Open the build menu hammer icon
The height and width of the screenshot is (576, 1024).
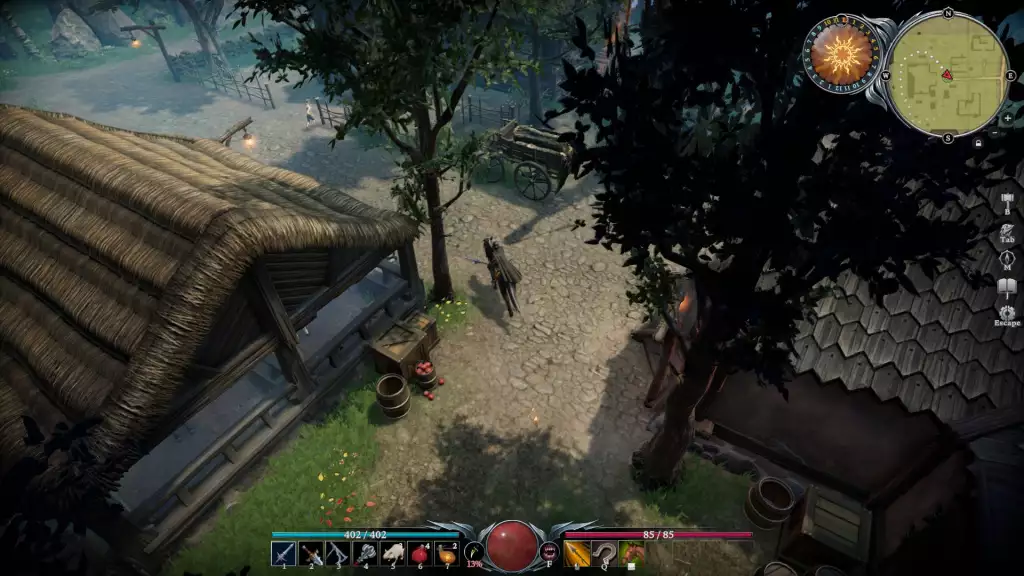tap(1007, 198)
